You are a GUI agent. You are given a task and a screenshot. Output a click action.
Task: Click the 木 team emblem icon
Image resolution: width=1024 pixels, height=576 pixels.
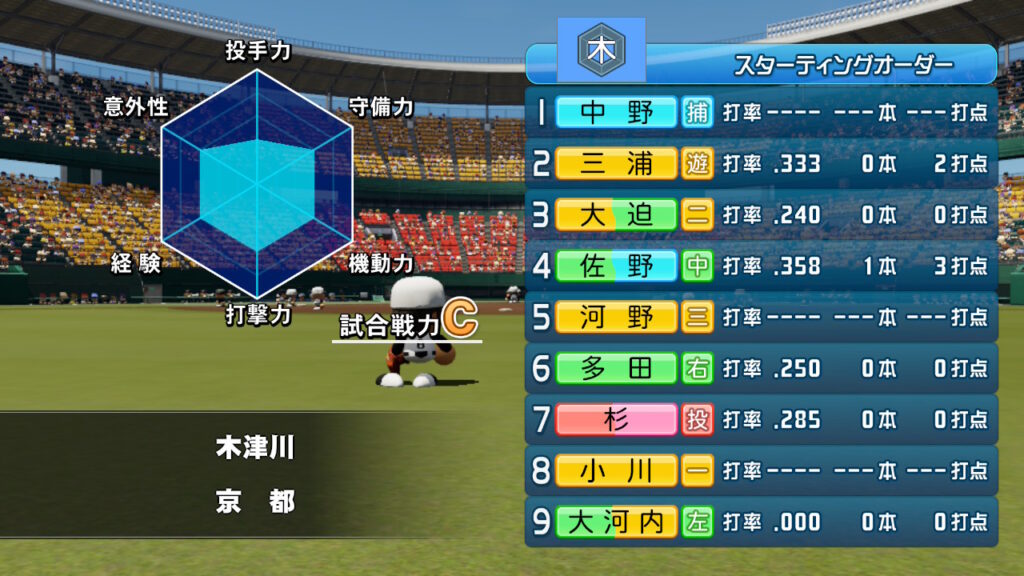tap(601, 50)
